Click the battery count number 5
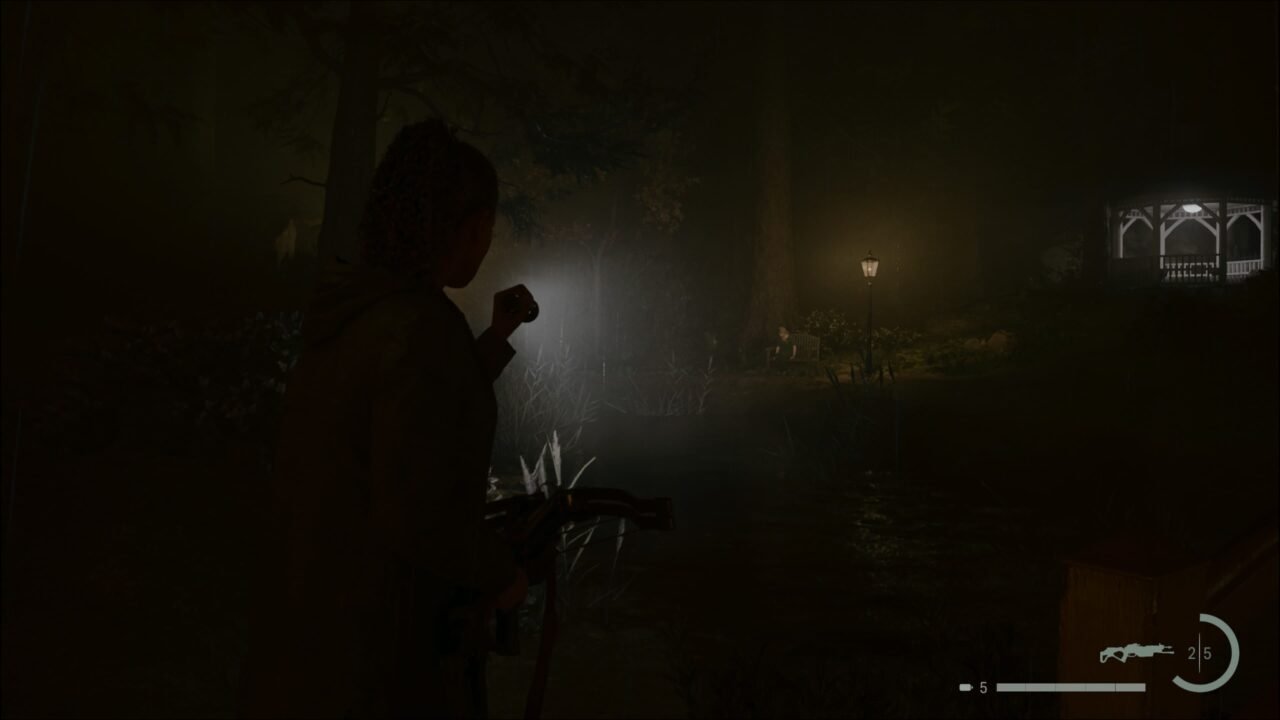Viewport: 1280px width, 720px height. (982, 686)
